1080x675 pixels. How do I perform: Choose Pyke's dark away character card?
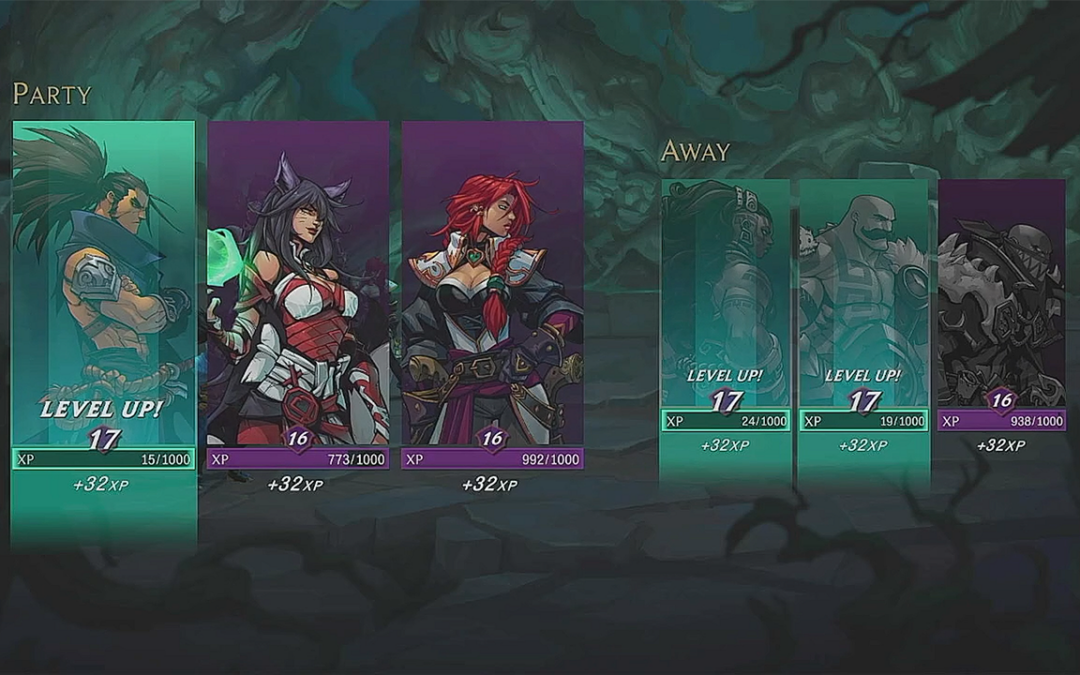[x=1001, y=300]
